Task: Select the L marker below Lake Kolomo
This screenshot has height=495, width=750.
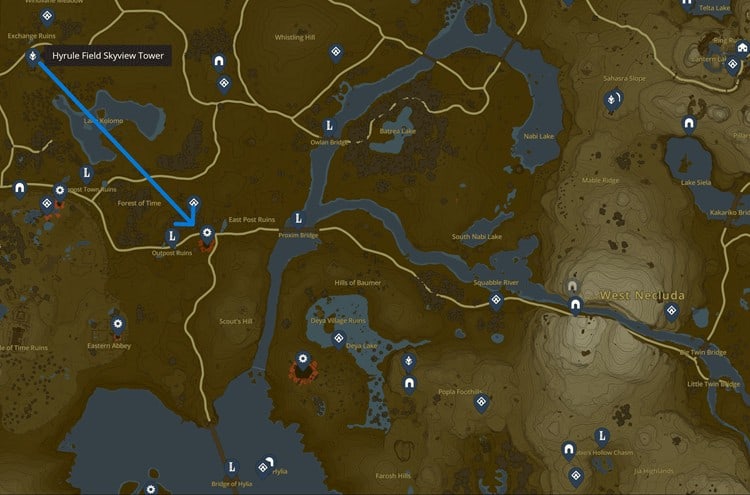Action: pos(86,173)
